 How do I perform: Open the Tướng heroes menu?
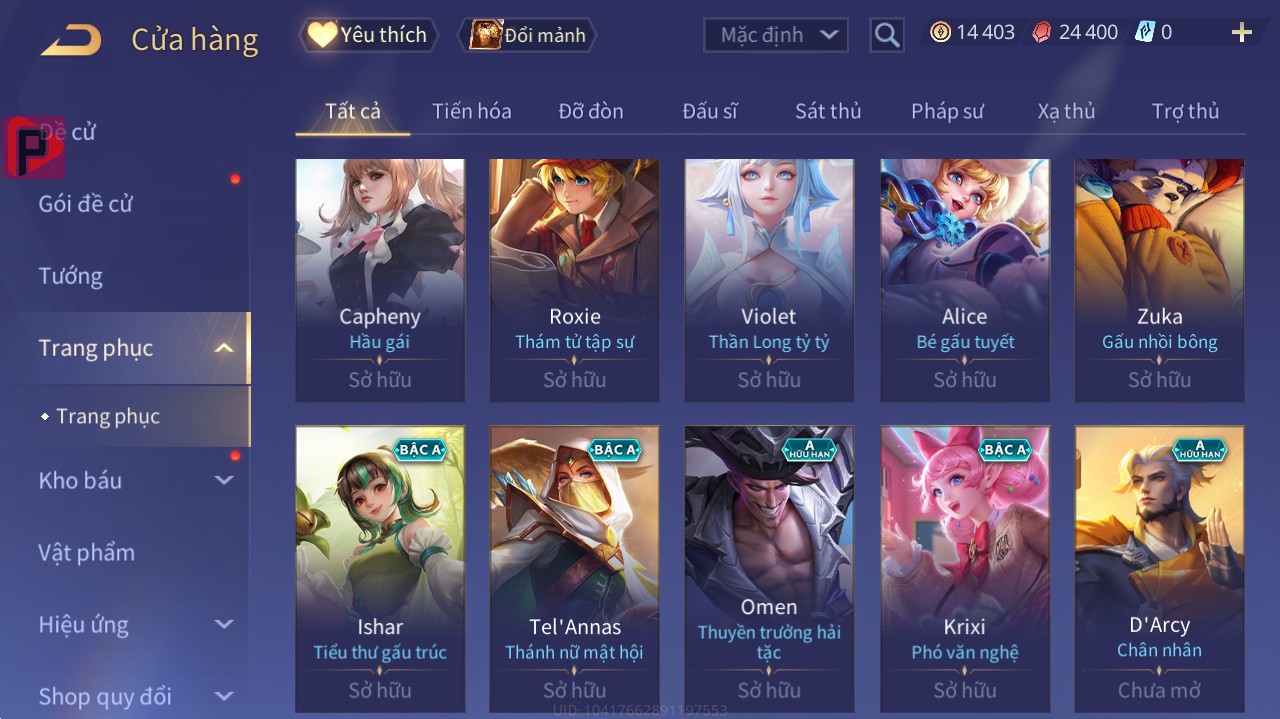(x=71, y=276)
